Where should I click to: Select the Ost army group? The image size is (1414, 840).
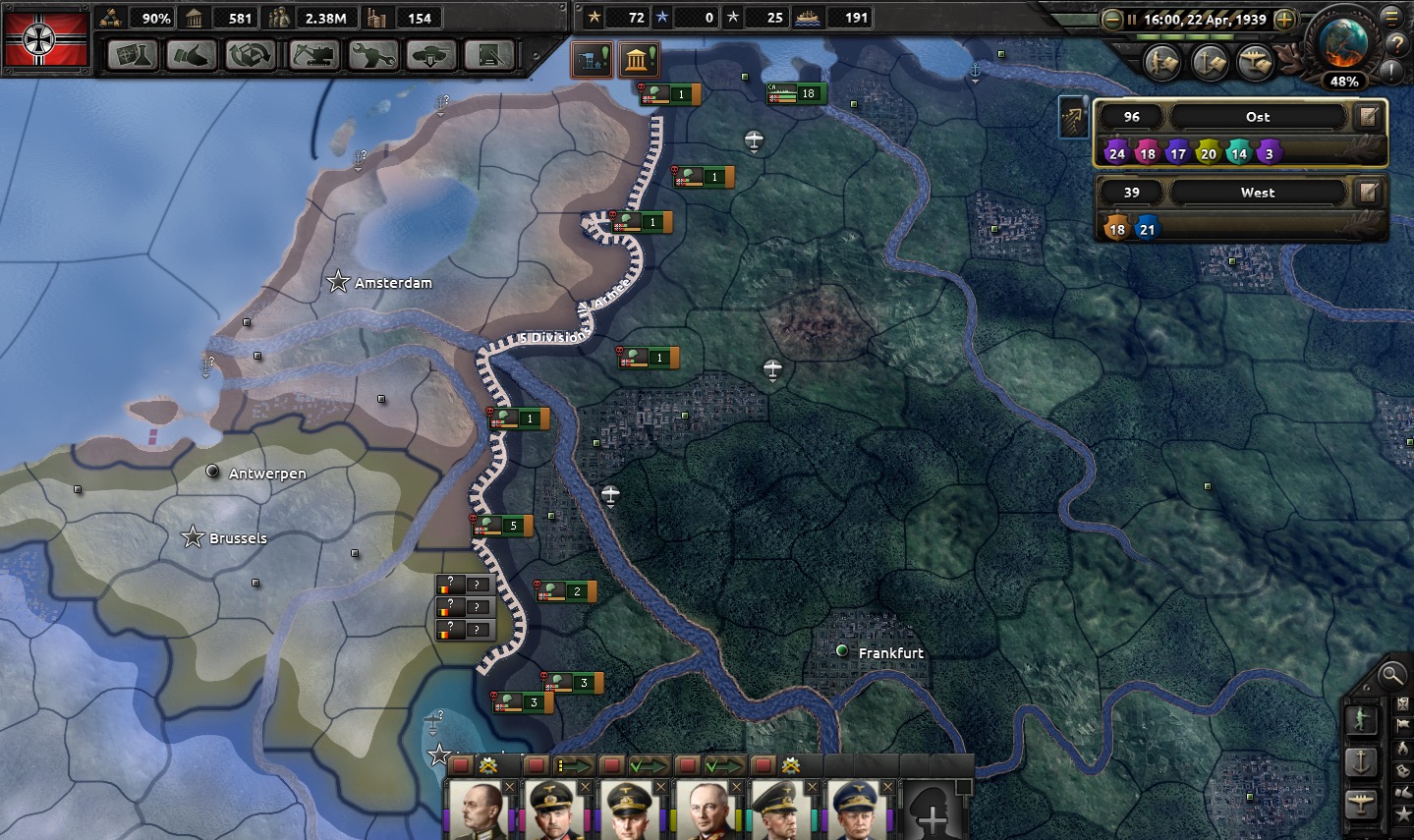(1258, 117)
